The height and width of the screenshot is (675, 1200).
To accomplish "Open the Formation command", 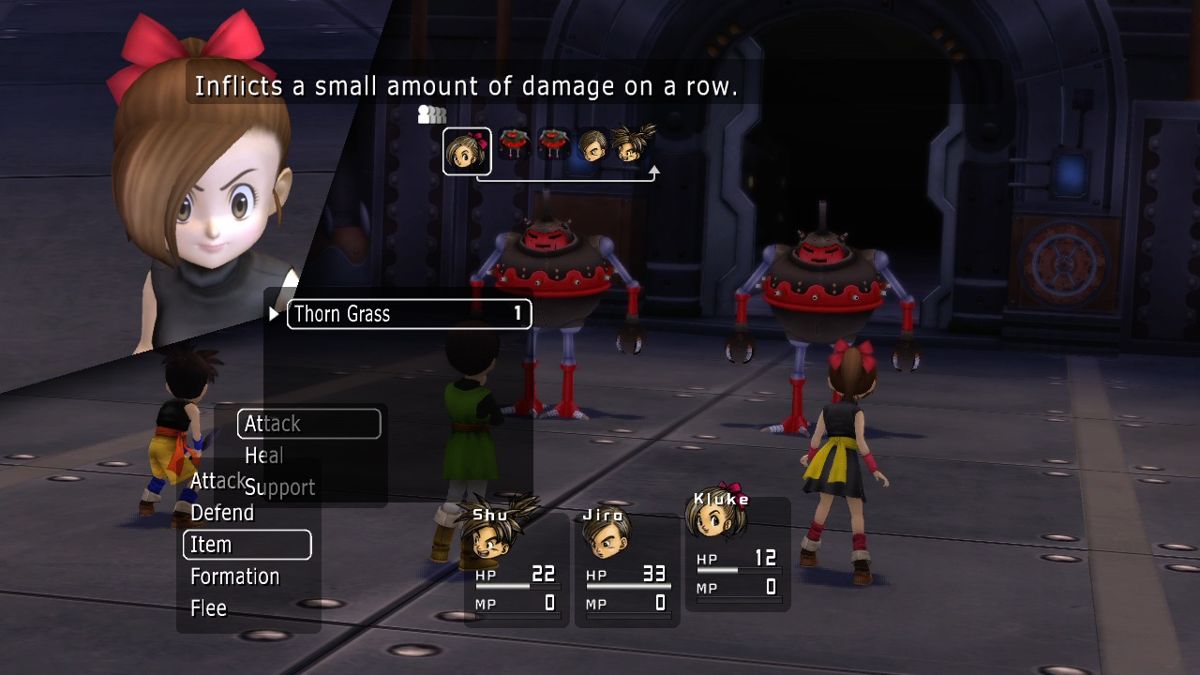I will (x=235, y=577).
